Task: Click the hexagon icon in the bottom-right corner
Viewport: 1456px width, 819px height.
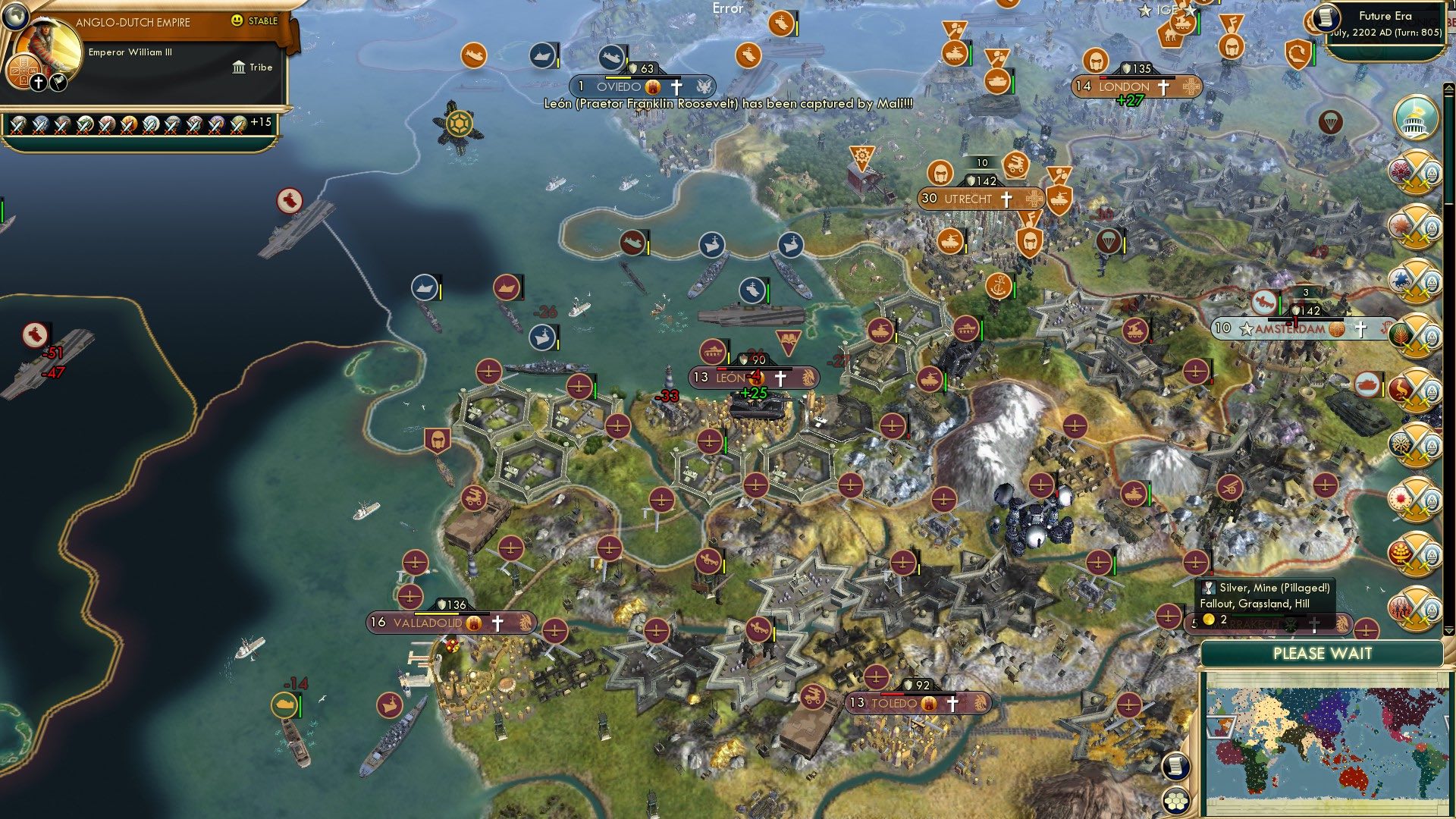Action: [1175, 801]
